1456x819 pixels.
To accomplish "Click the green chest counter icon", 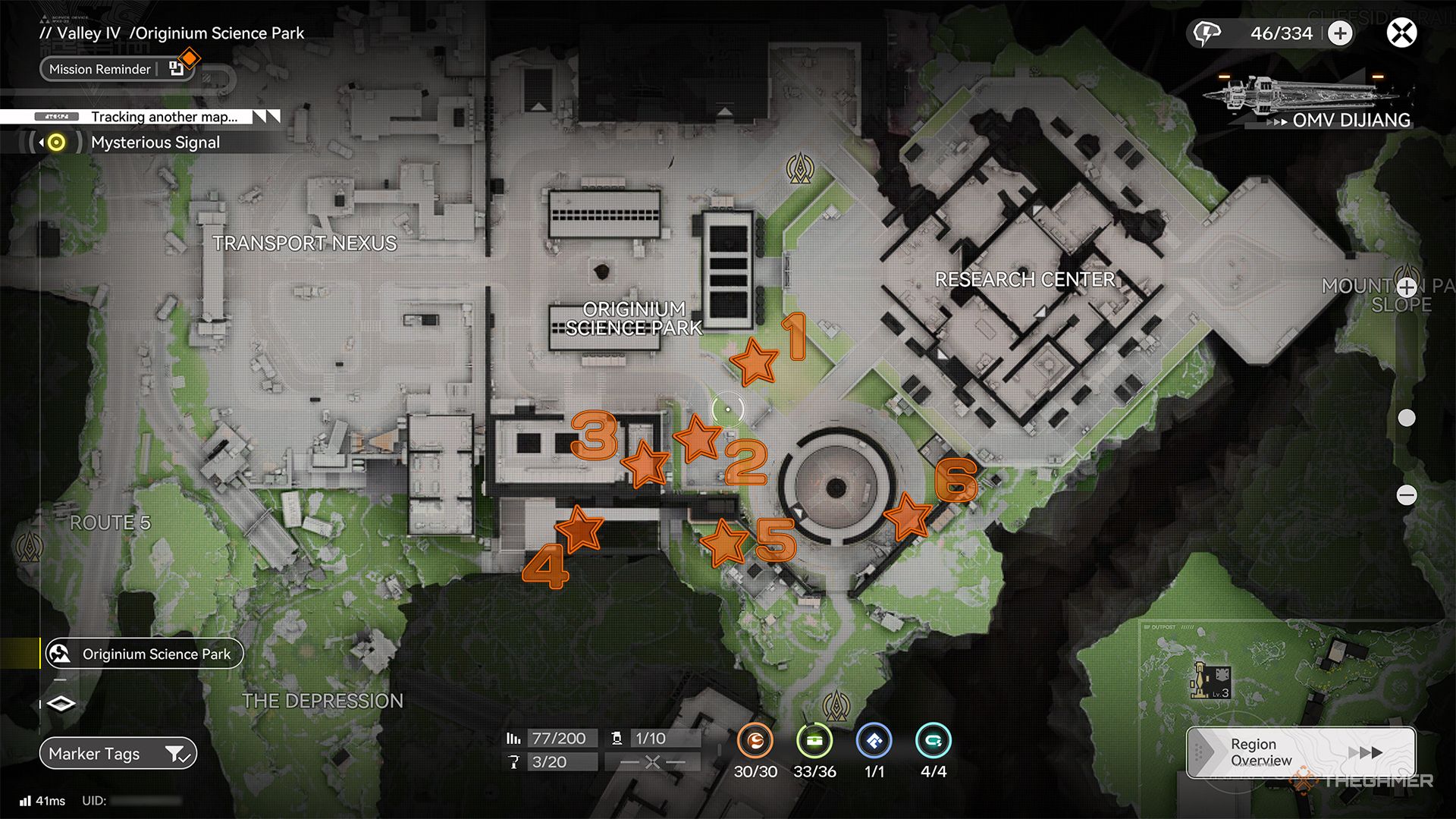I will click(x=814, y=741).
